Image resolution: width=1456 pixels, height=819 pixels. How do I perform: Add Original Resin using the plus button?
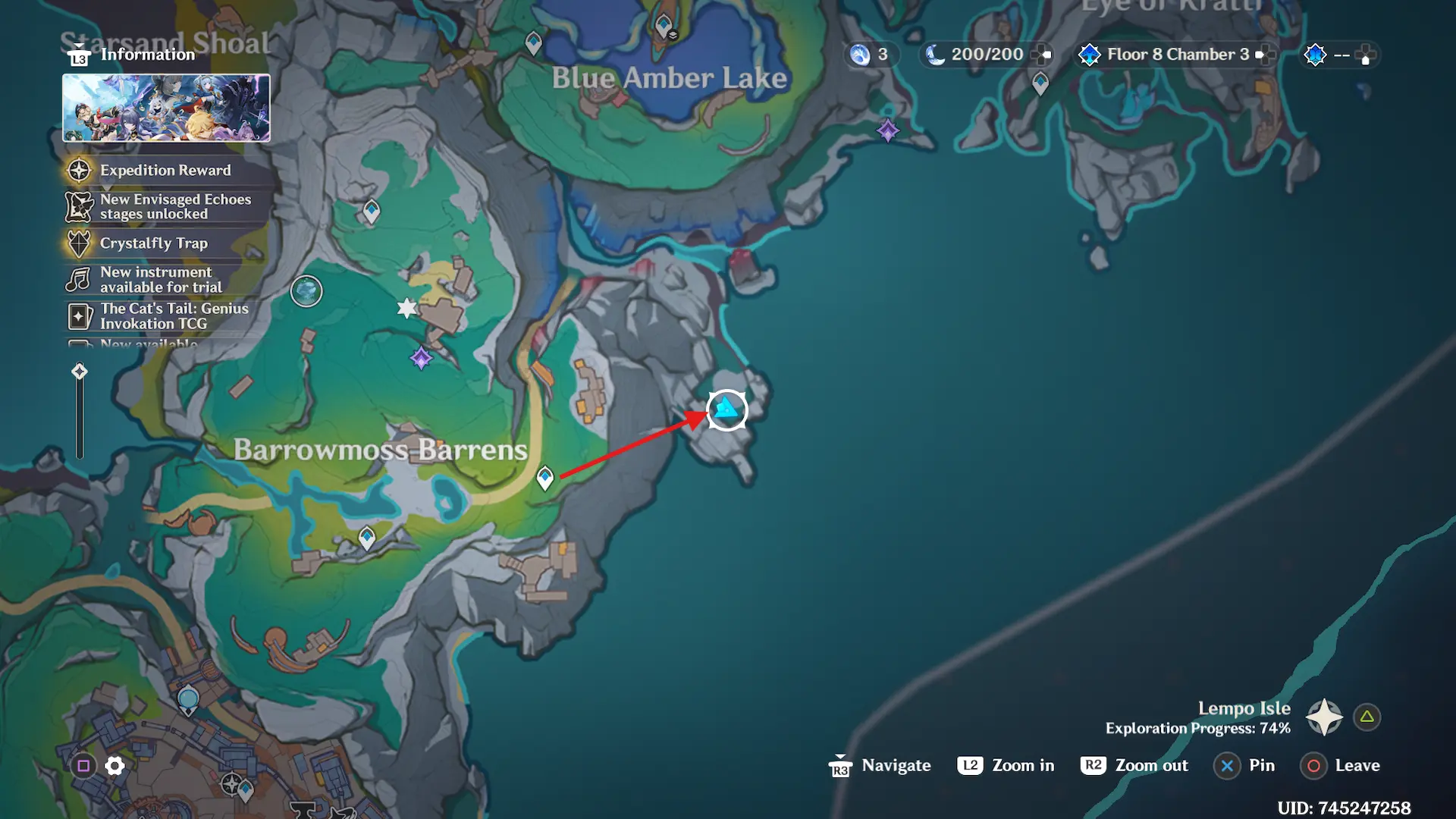point(1044,55)
